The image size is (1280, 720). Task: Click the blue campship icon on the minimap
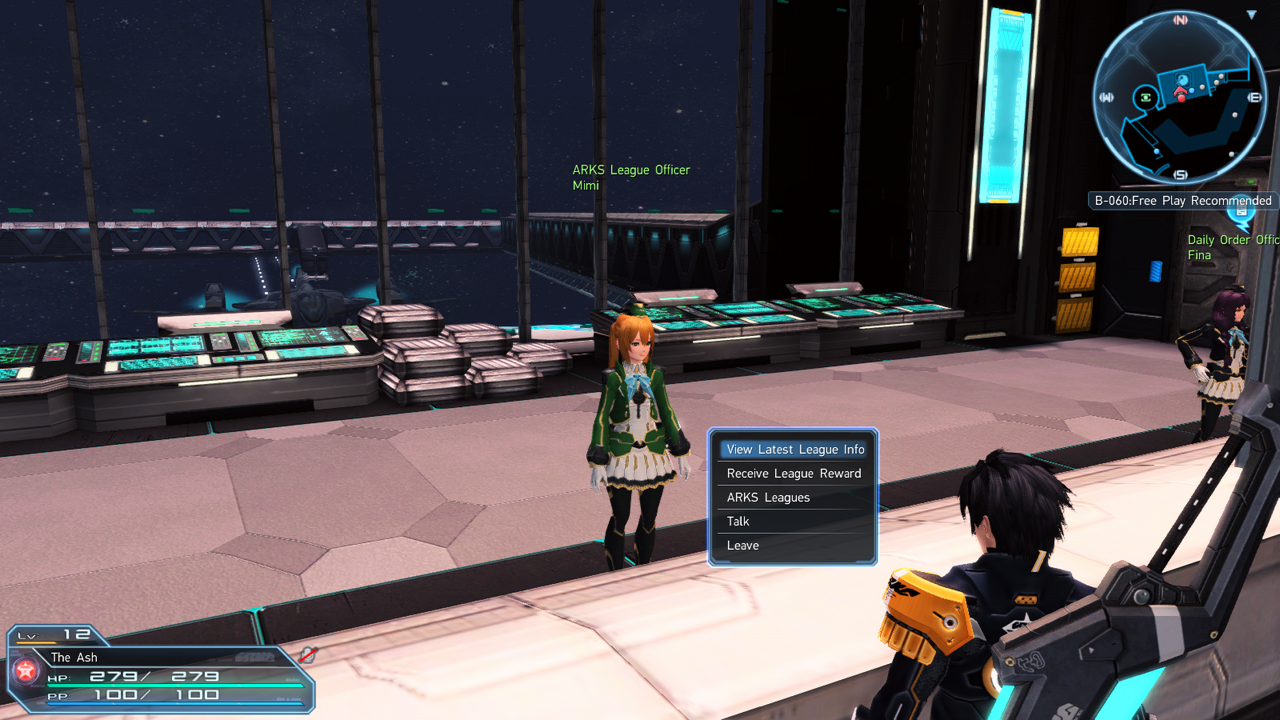click(x=1183, y=79)
